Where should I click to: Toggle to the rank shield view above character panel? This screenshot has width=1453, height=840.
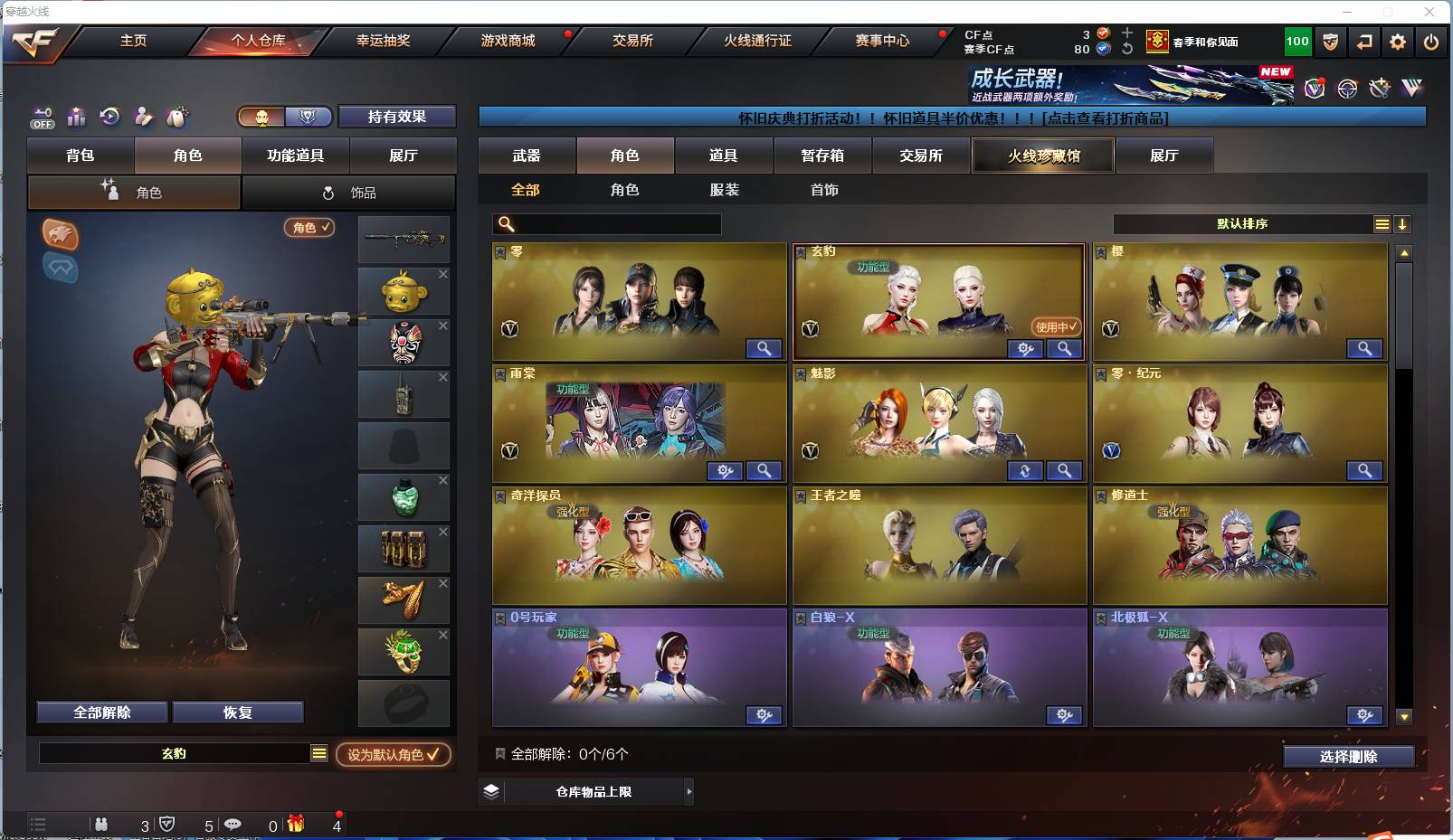[307, 117]
